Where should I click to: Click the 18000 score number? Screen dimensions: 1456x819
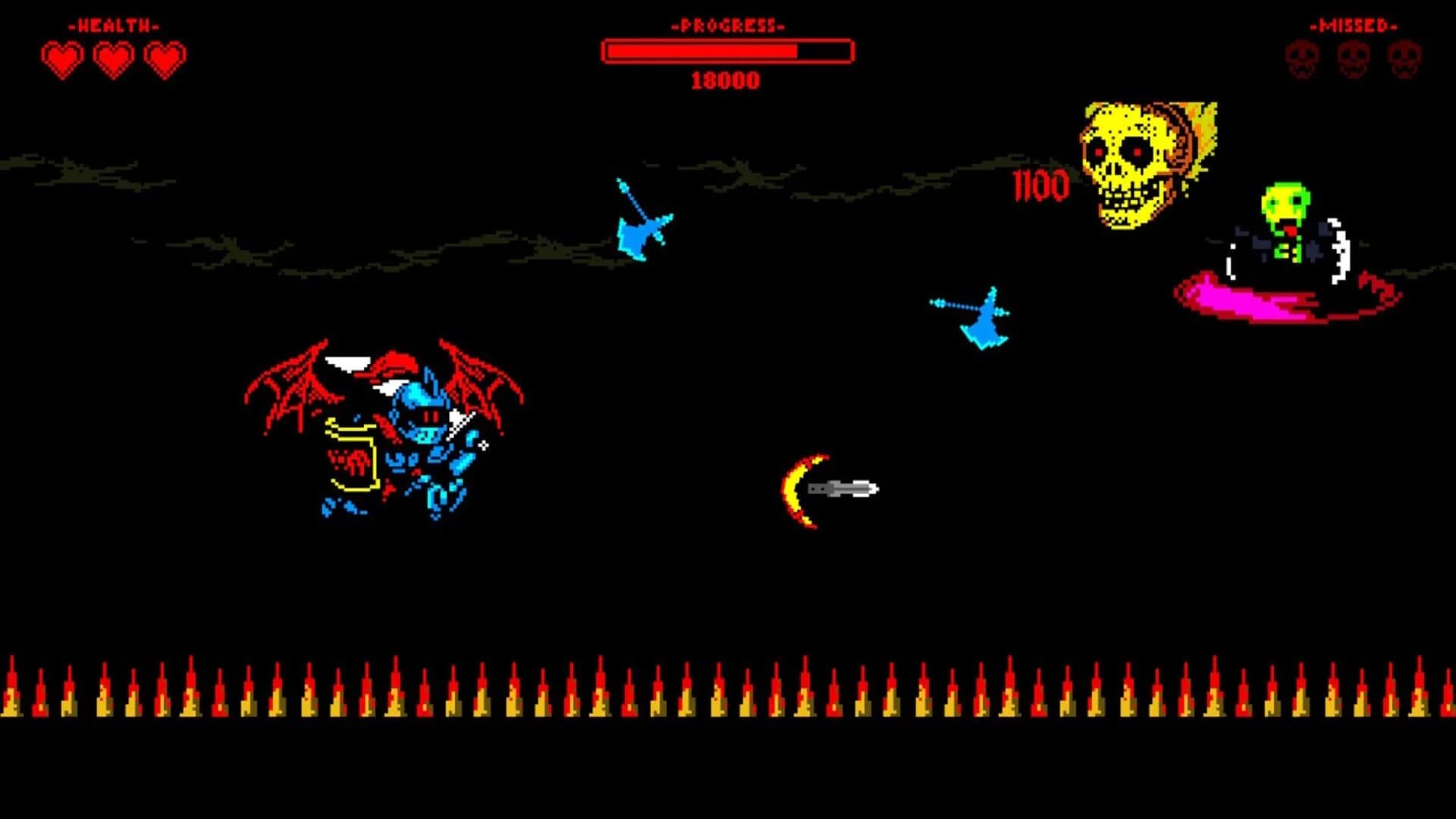coord(725,80)
